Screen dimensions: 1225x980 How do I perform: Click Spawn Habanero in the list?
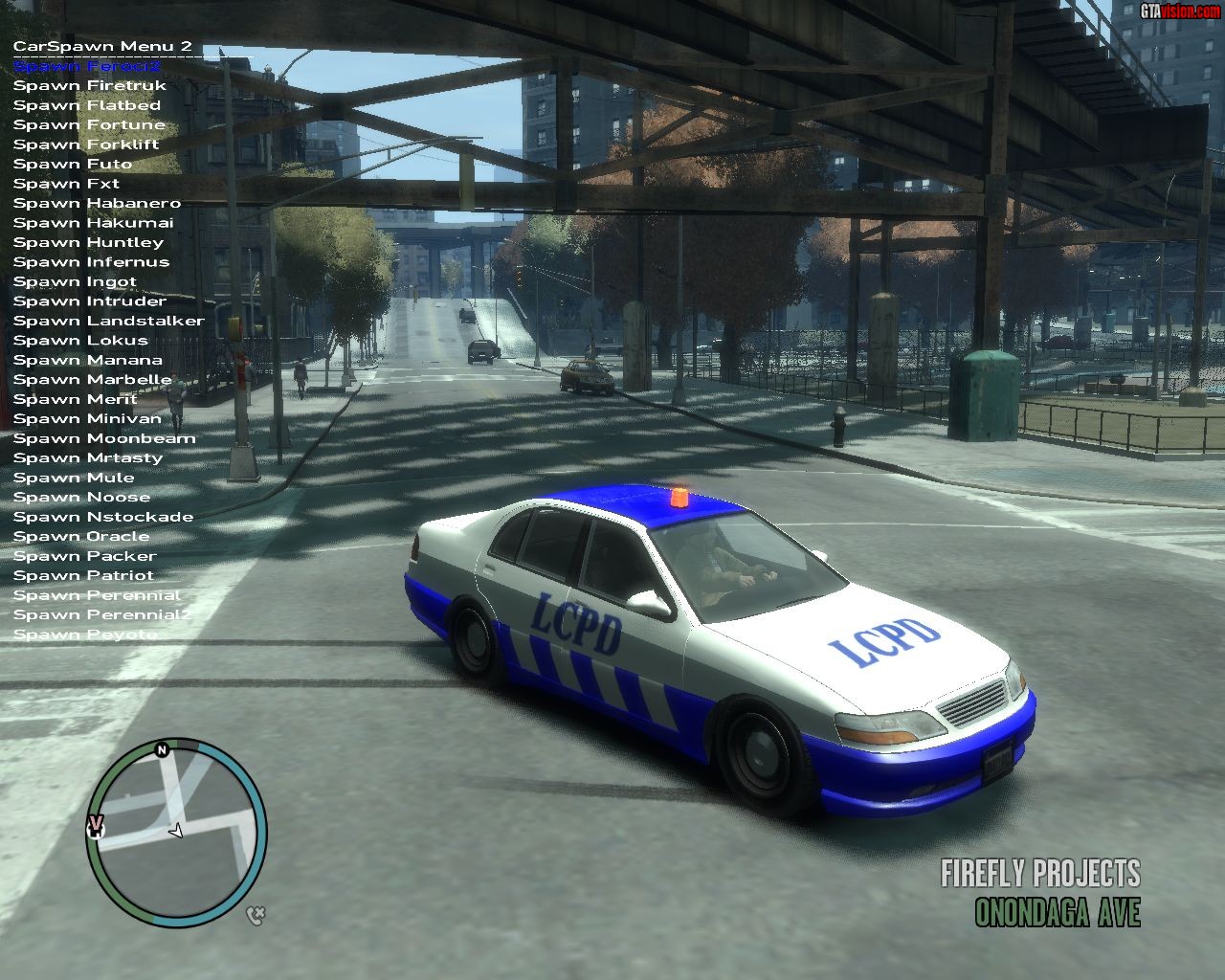(x=97, y=203)
